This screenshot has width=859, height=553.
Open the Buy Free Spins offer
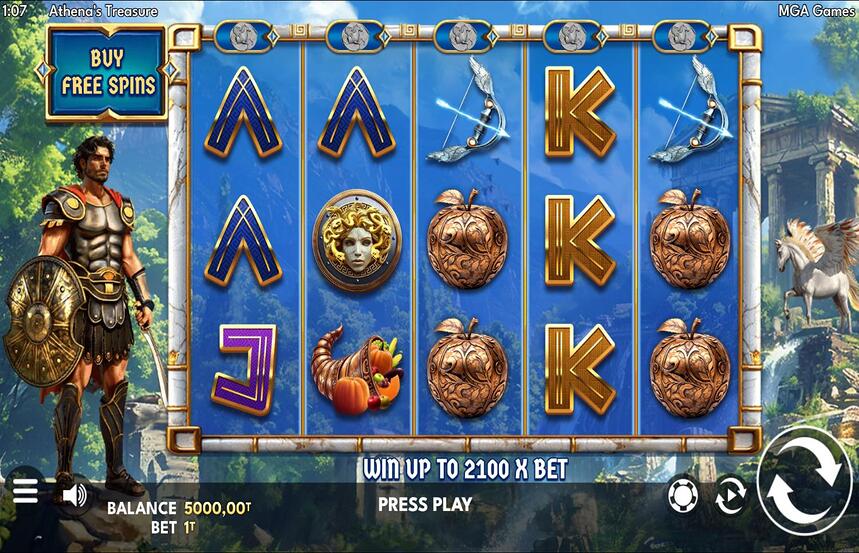(107, 72)
